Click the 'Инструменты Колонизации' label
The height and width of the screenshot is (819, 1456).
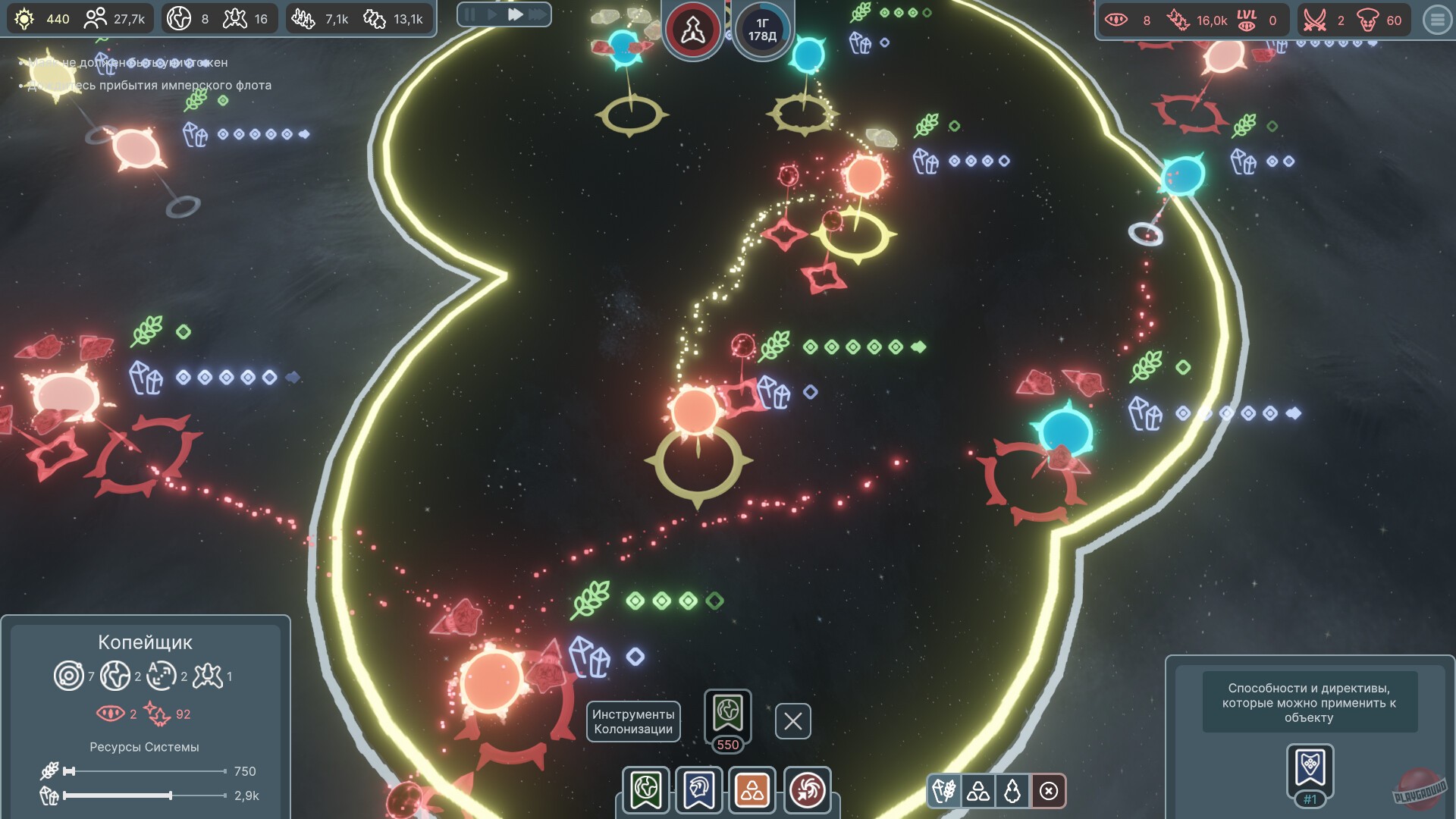point(633,721)
